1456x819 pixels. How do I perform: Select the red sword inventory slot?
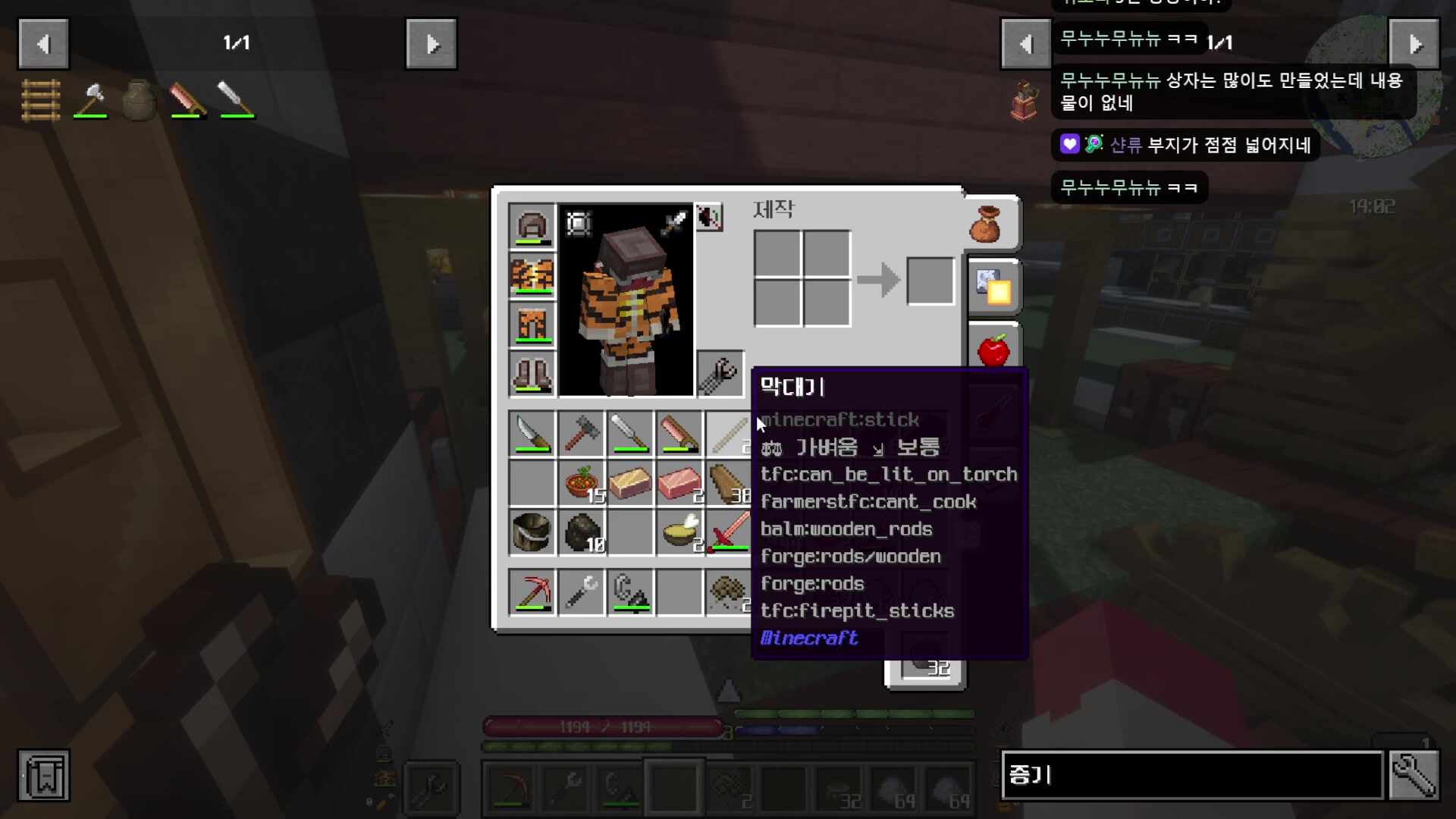pyautogui.click(x=728, y=532)
